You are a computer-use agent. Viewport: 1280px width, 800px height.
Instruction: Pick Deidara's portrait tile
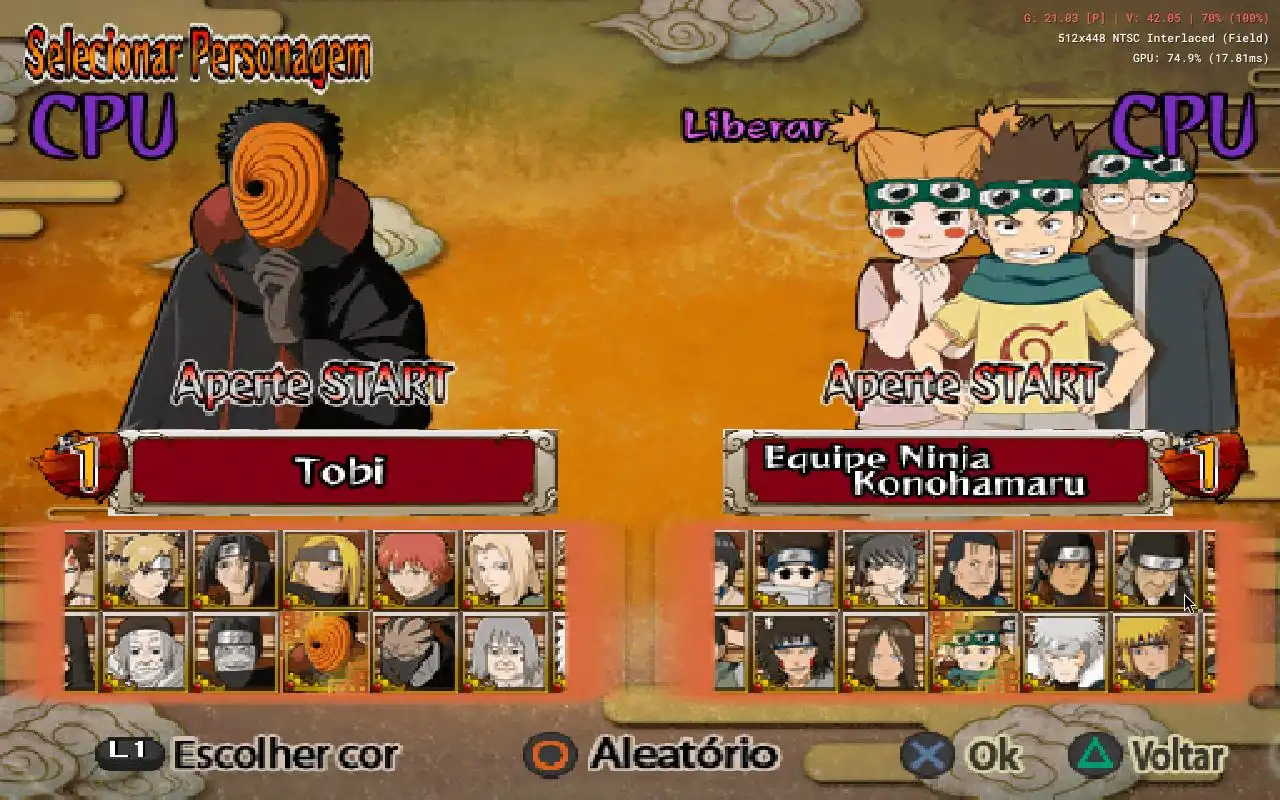click(325, 569)
